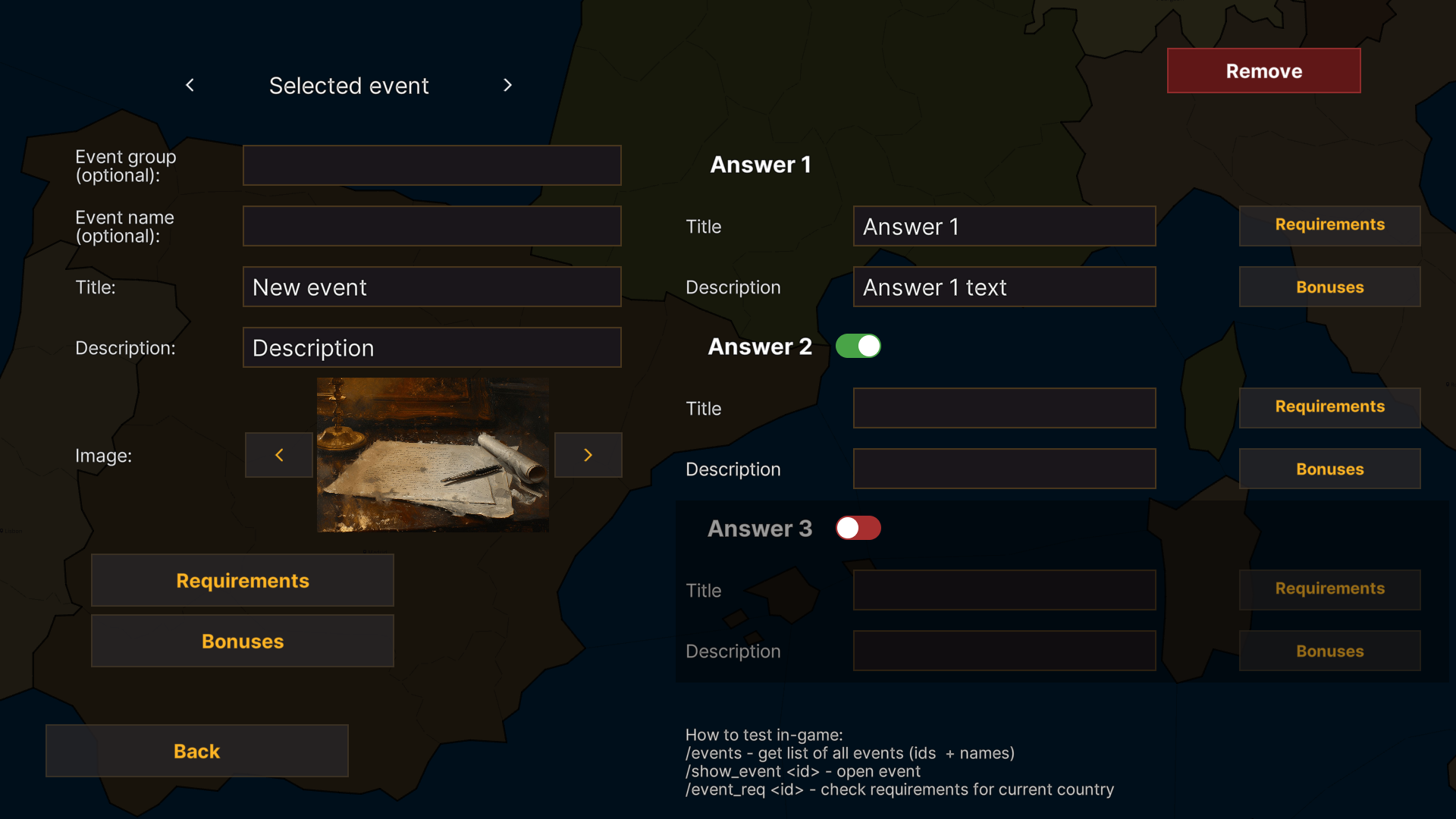1456x819 pixels.
Task: Click the event image thumbnail
Action: [432, 455]
